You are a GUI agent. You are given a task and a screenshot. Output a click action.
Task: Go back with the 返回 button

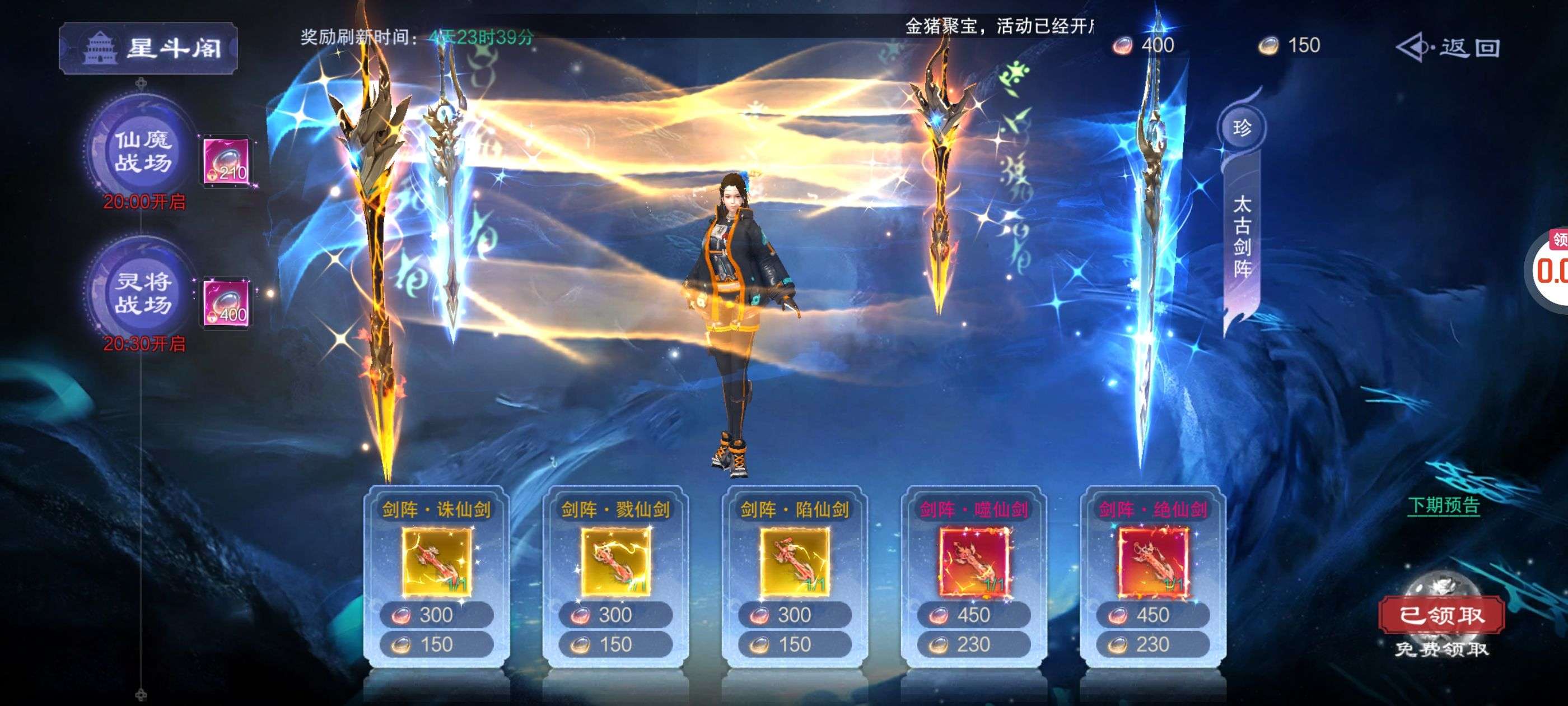(1449, 48)
